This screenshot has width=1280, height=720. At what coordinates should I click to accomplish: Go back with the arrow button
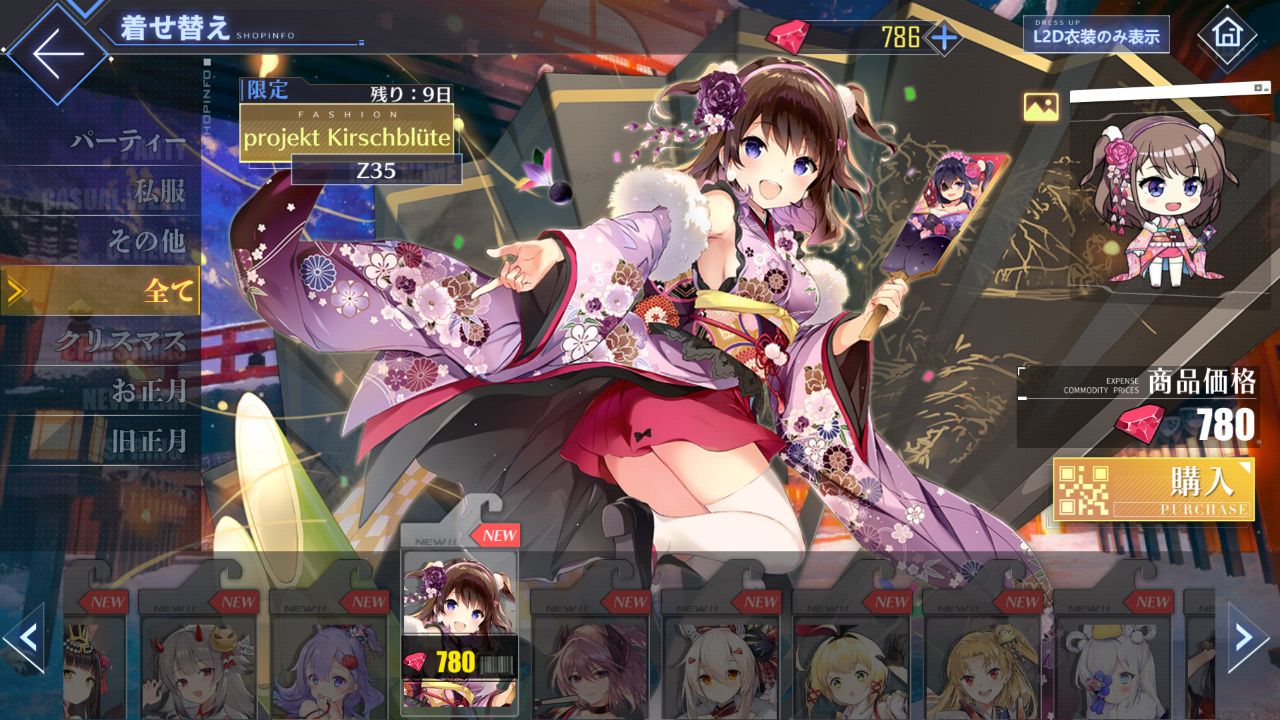click(x=57, y=53)
